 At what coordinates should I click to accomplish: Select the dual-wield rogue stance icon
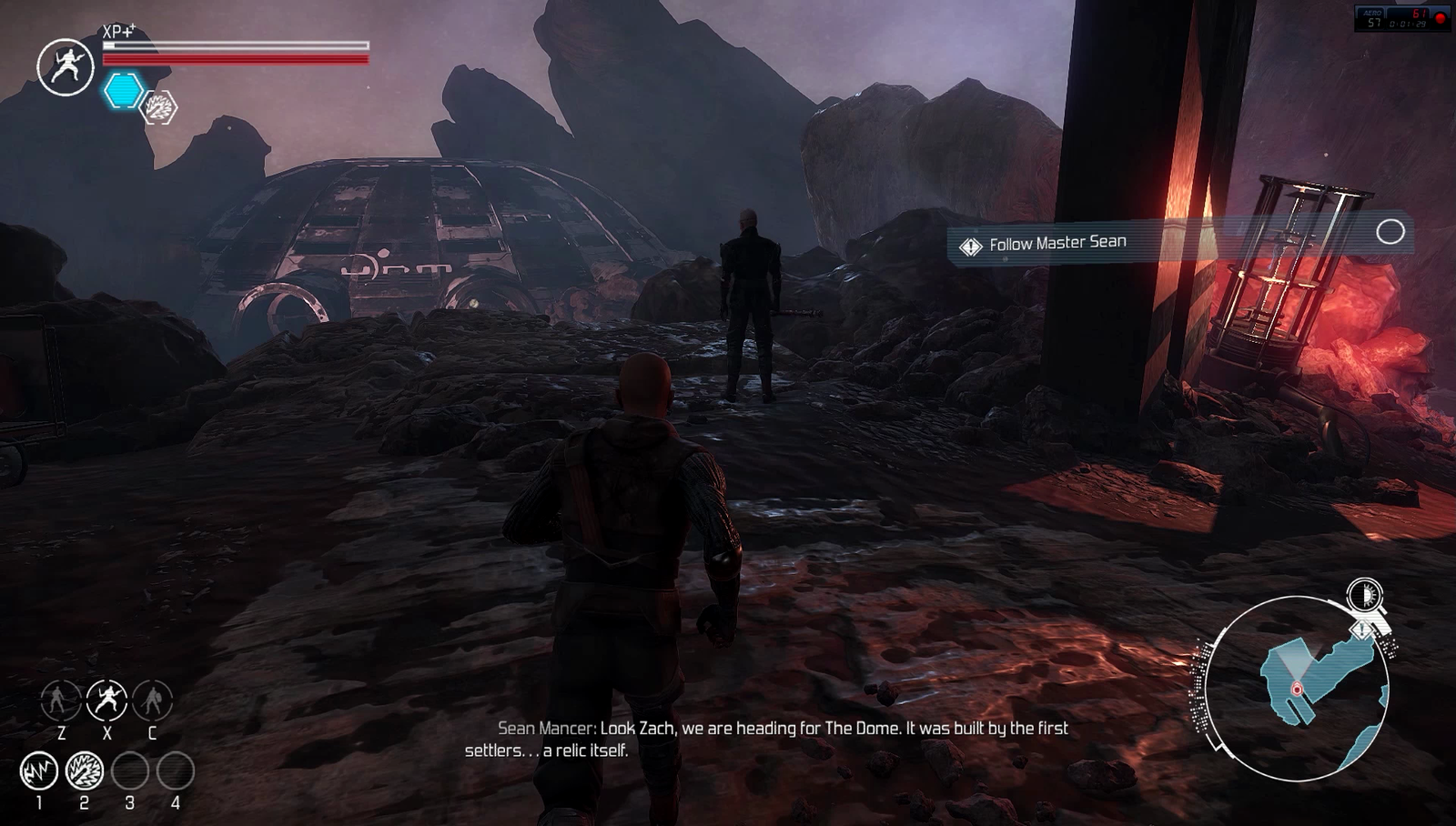(x=106, y=700)
